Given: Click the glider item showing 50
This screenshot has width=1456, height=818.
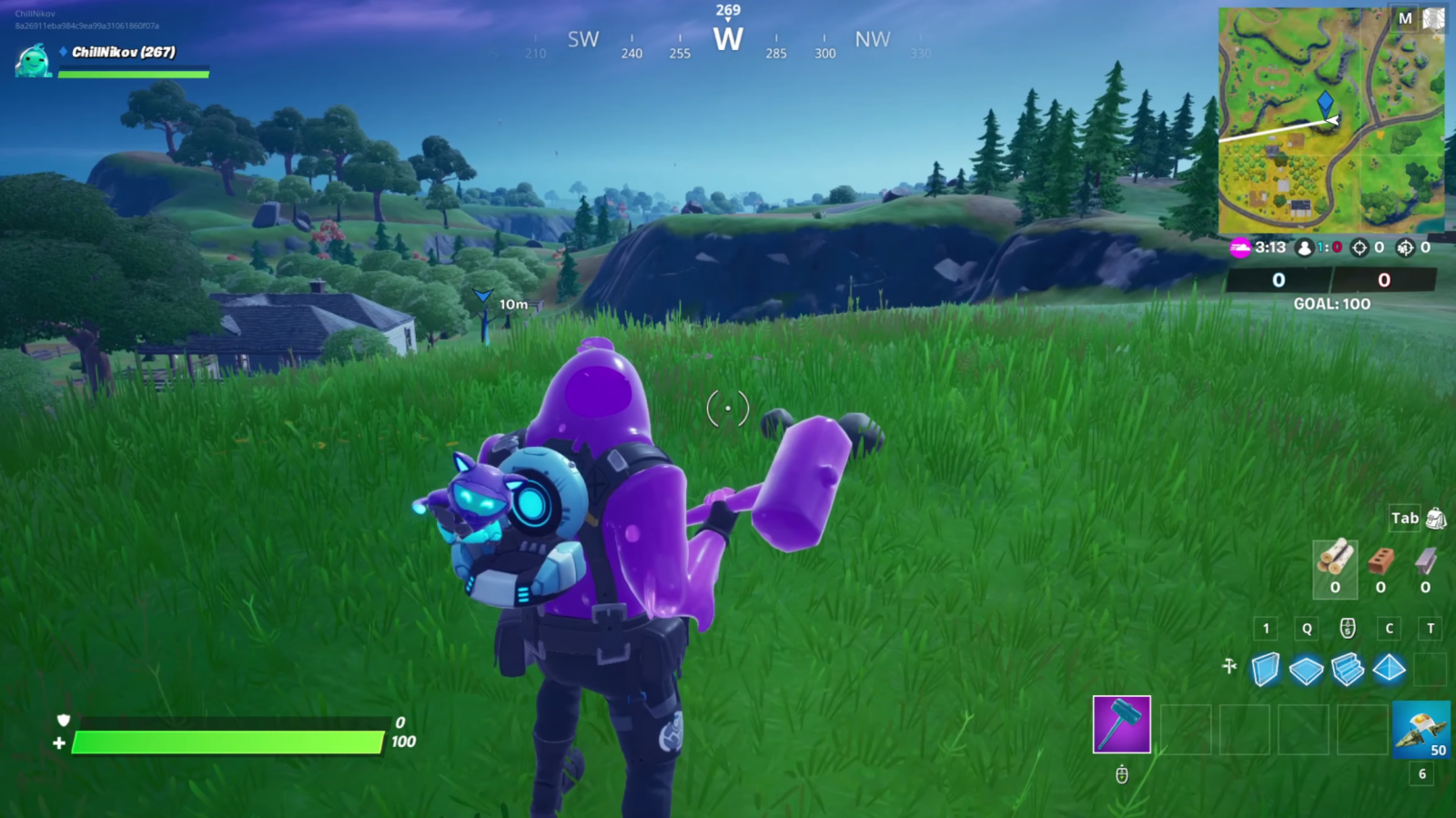Looking at the screenshot, I should [x=1420, y=728].
